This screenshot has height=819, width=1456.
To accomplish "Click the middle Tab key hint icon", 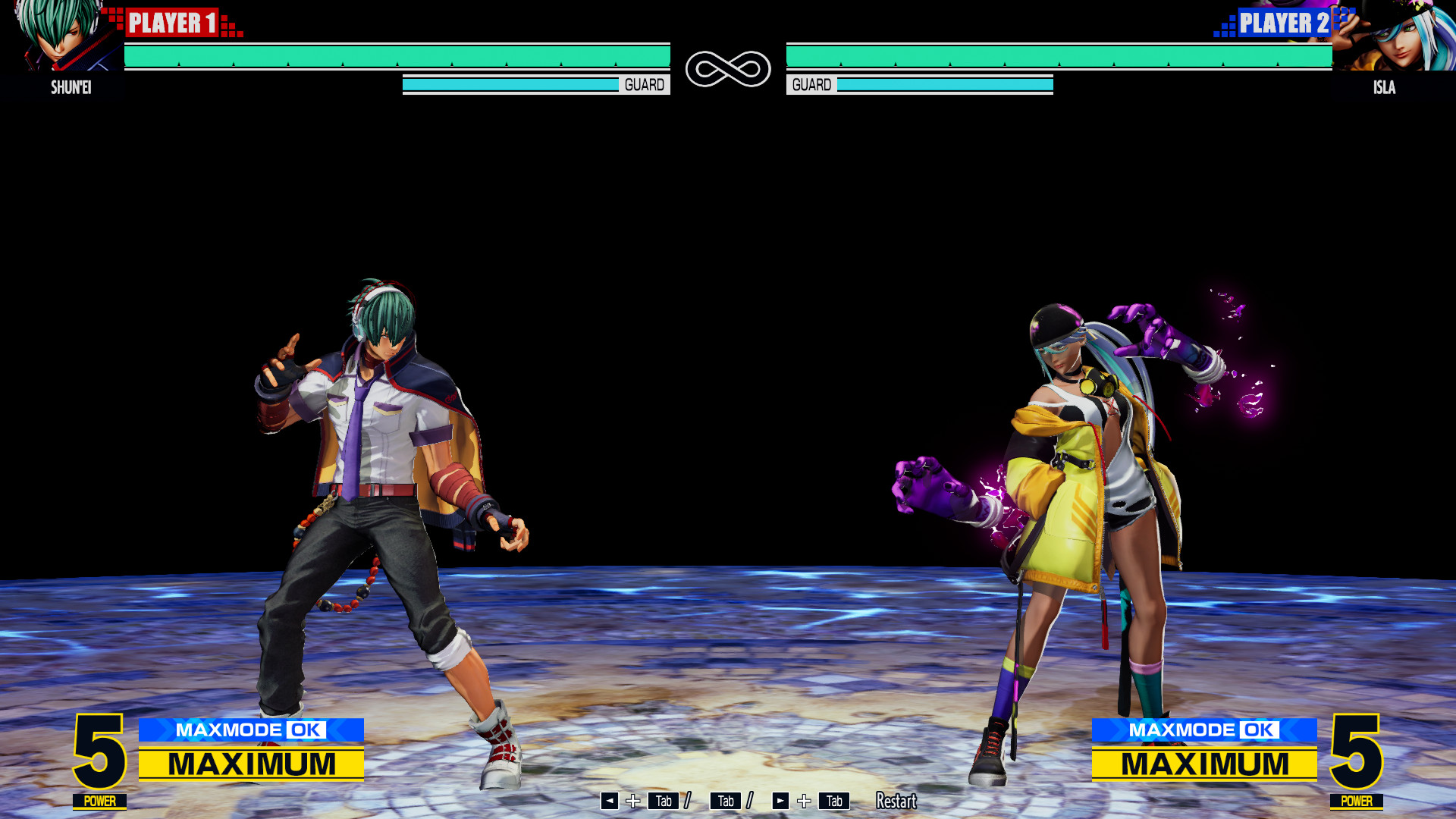I will pos(725,800).
